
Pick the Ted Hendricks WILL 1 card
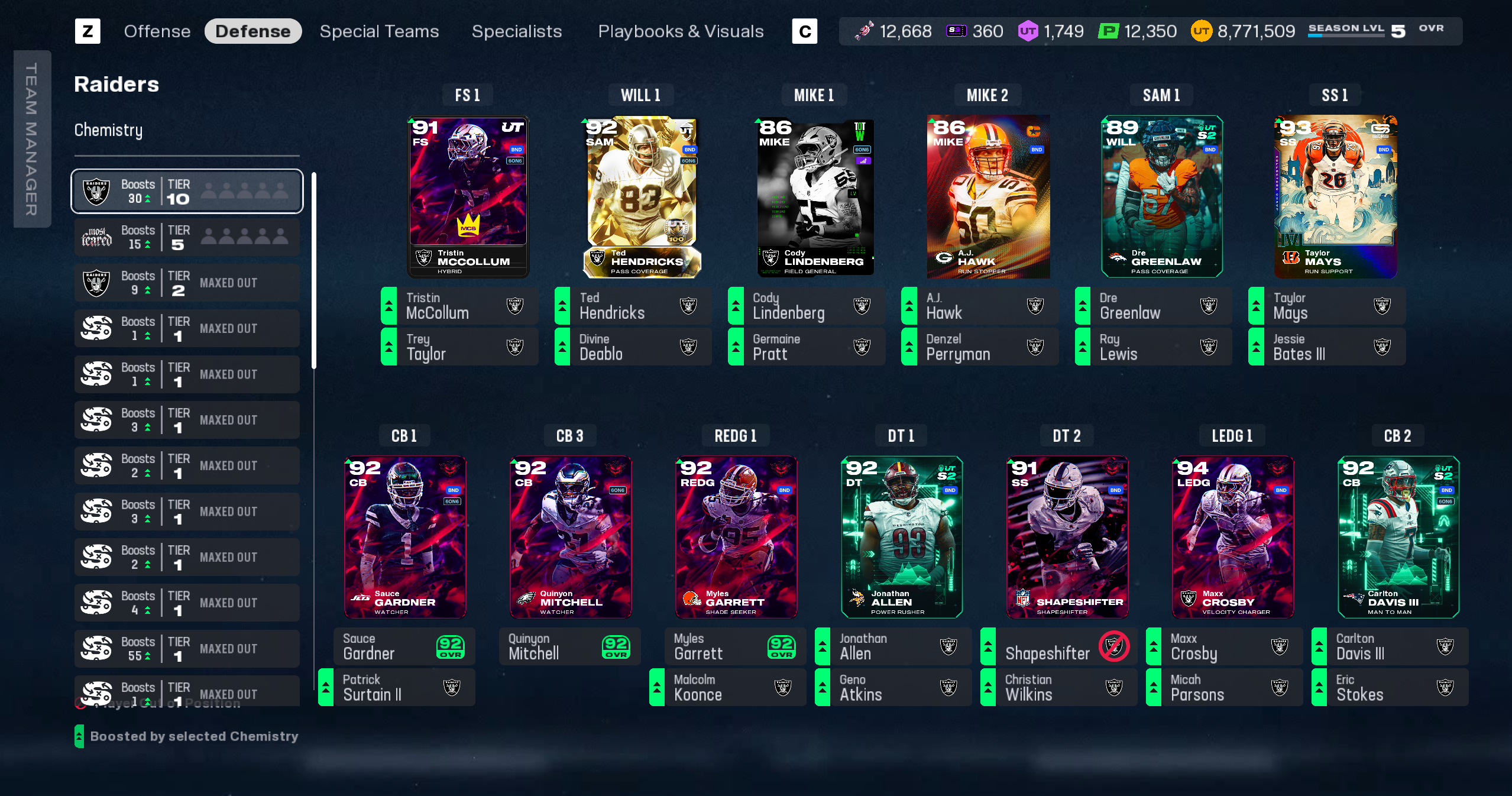coord(642,196)
